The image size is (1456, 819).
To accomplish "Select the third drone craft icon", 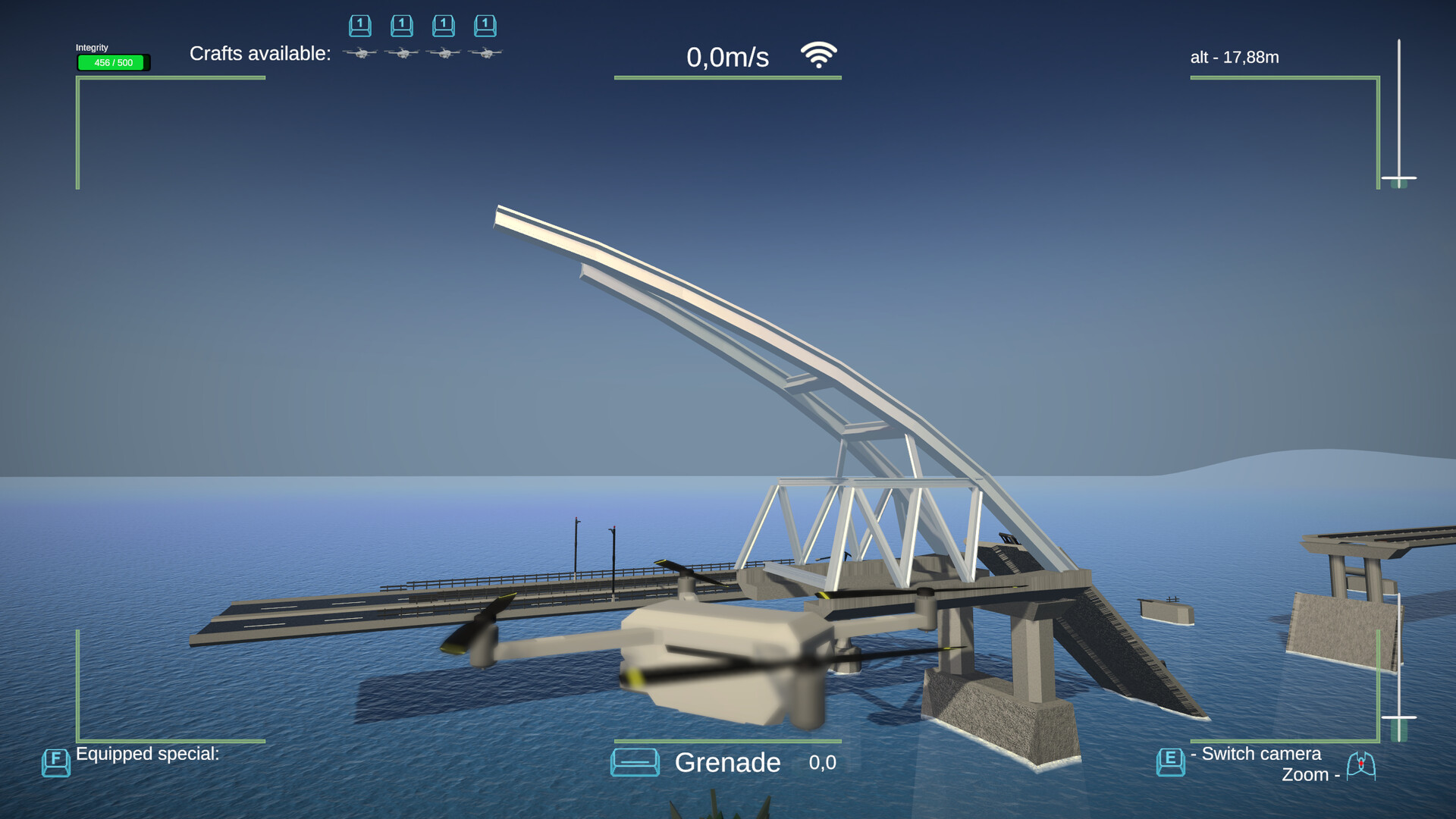I will pyautogui.click(x=444, y=53).
